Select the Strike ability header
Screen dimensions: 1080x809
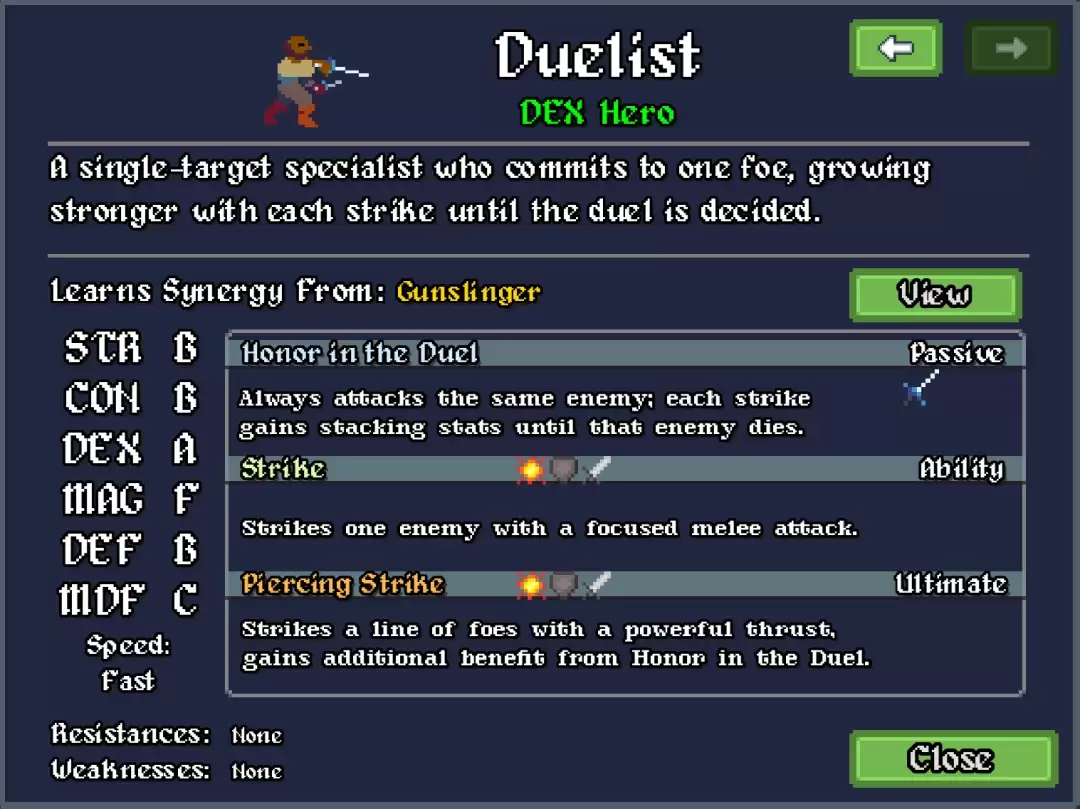point(624,469)
